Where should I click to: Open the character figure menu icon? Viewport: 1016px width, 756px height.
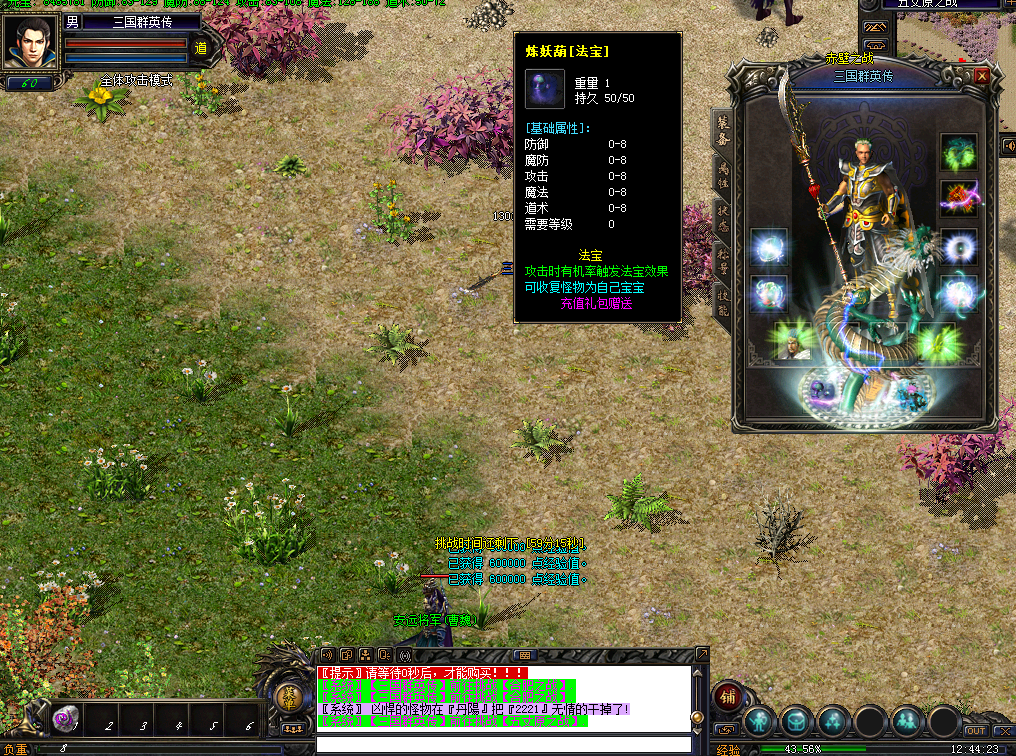760,721
